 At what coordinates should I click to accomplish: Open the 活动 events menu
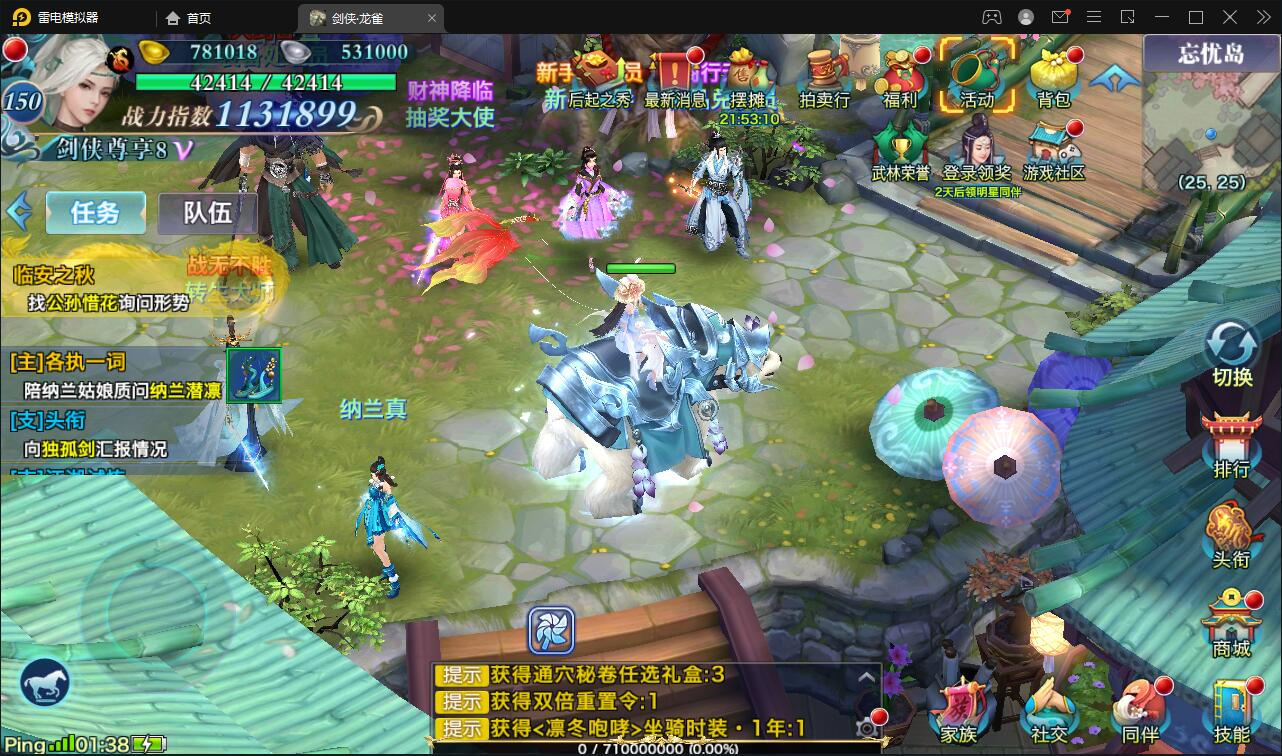pos(976,75)
